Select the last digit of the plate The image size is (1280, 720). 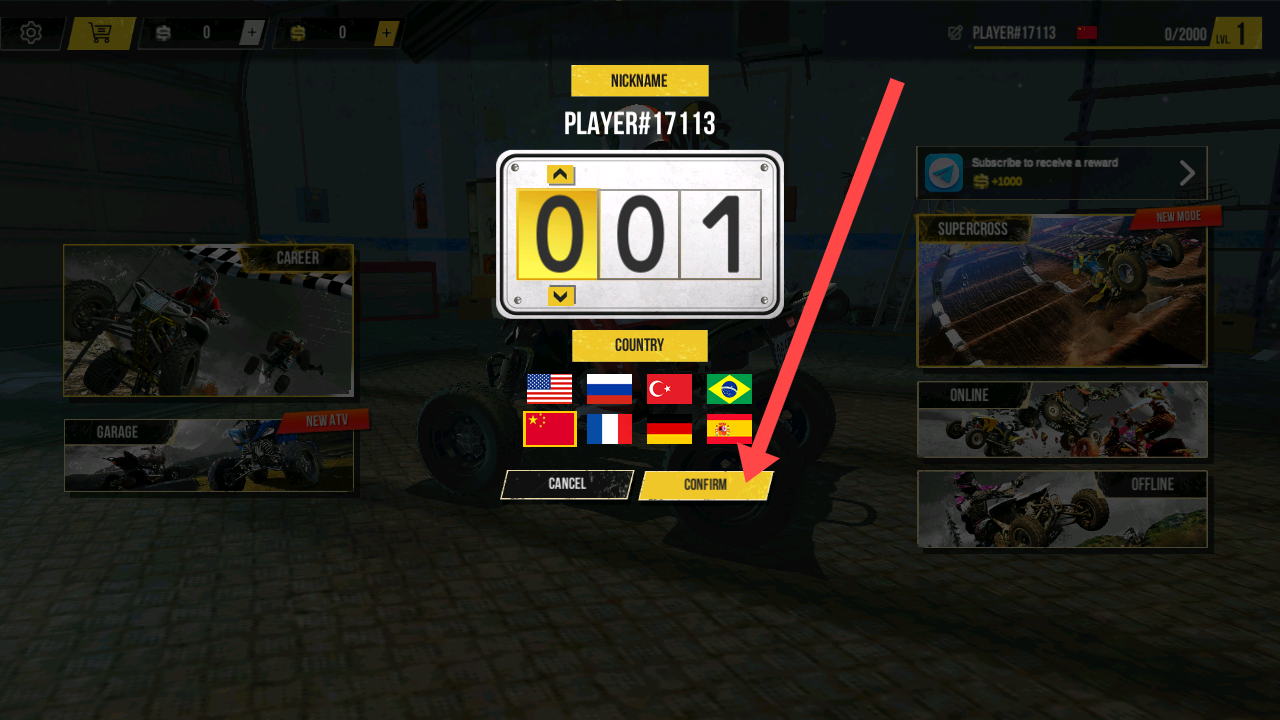click(x=720, y=235)
